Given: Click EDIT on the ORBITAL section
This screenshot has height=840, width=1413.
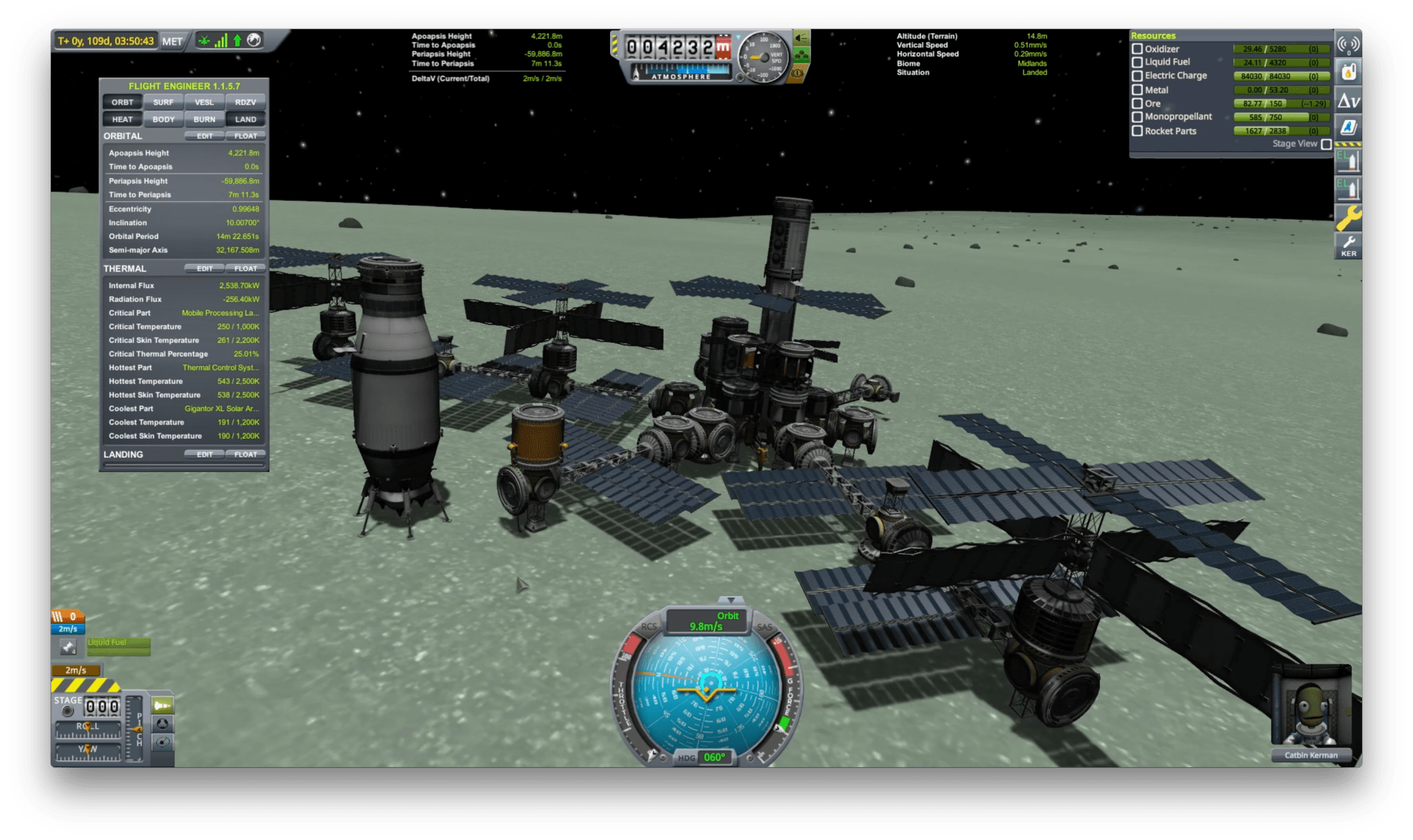Looking at the screenshot, I should pos(204,136).
